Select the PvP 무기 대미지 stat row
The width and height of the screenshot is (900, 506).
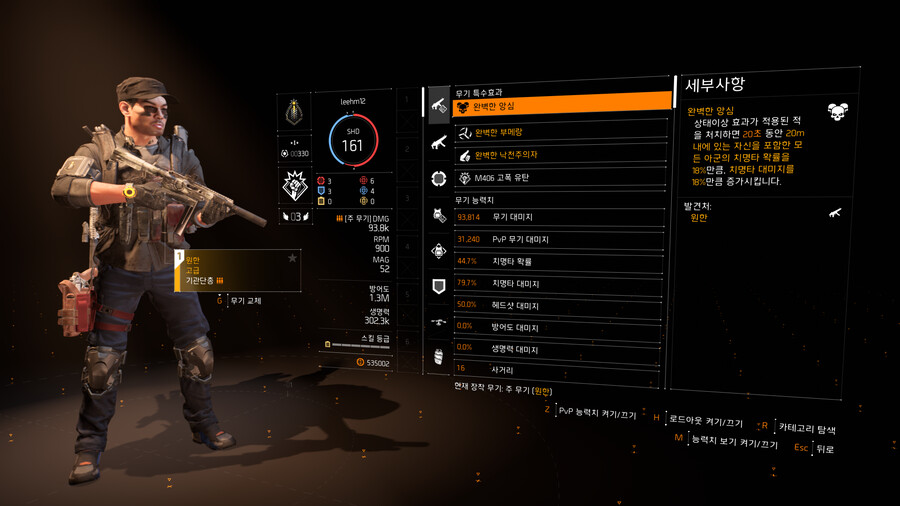(560, 240)
